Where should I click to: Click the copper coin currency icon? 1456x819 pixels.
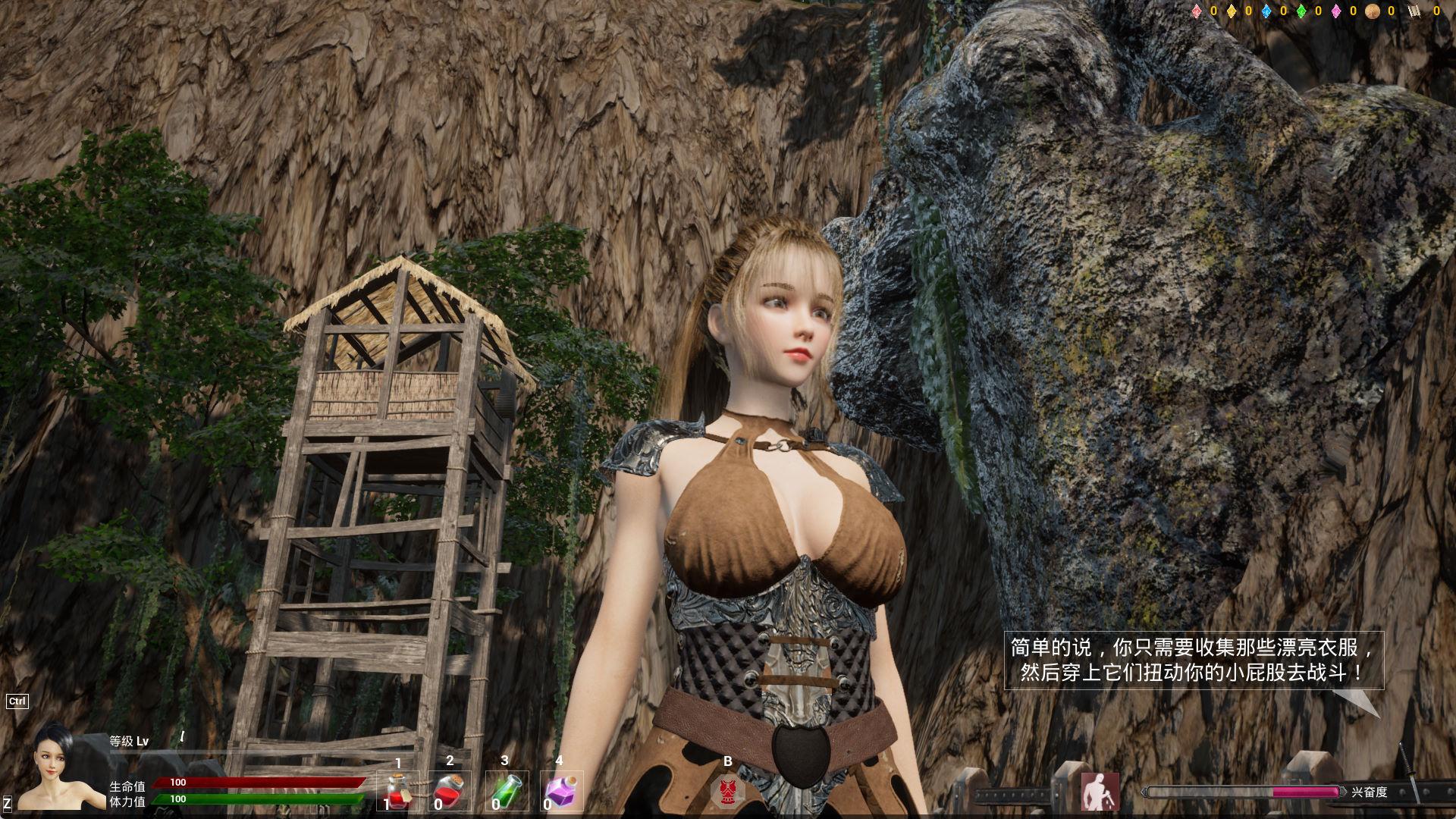(1372, 11)
